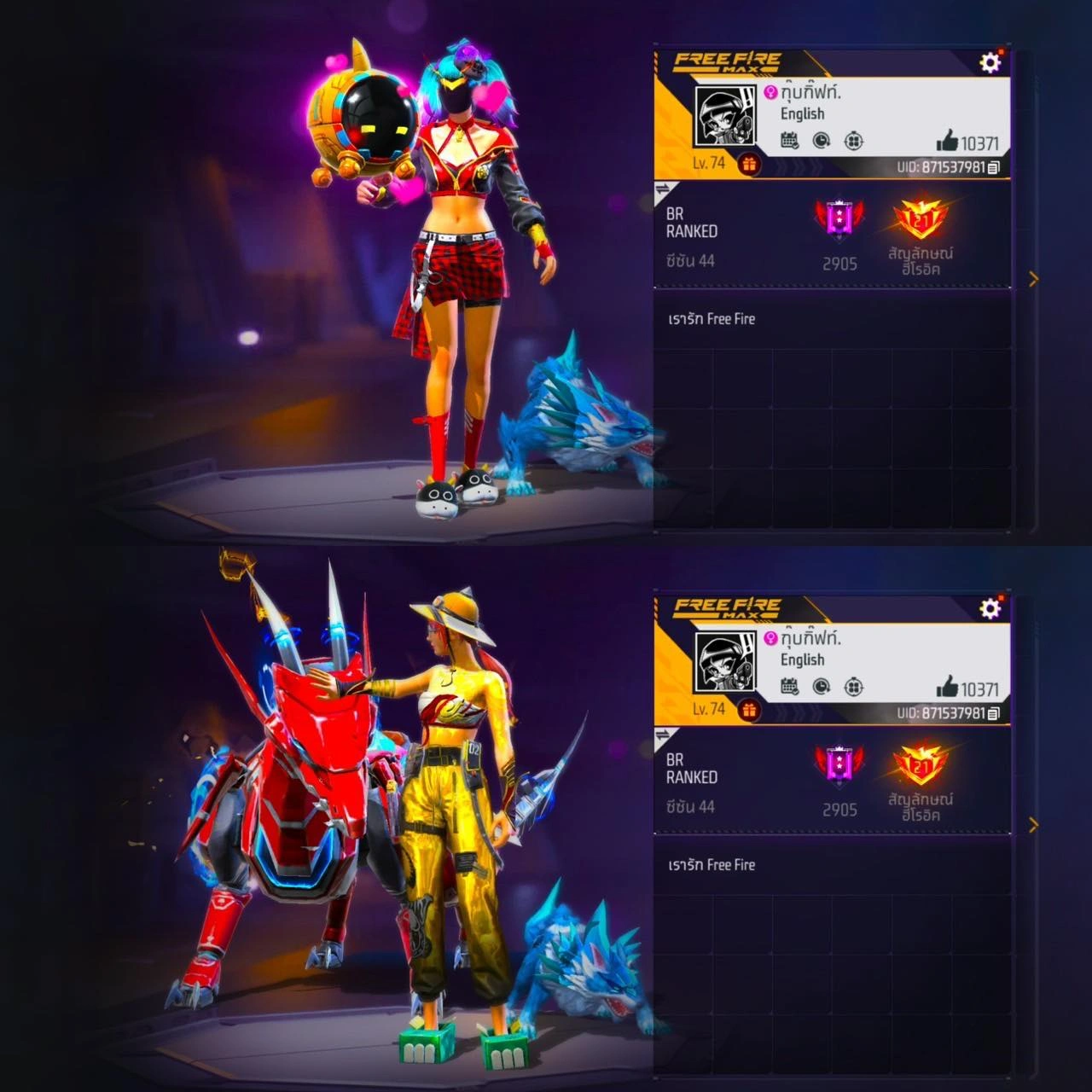The image size is (1092, 1092).
Task: Like the upper profile with the thumbs-up
Action: pyautogui.click(x=947, y=141)
